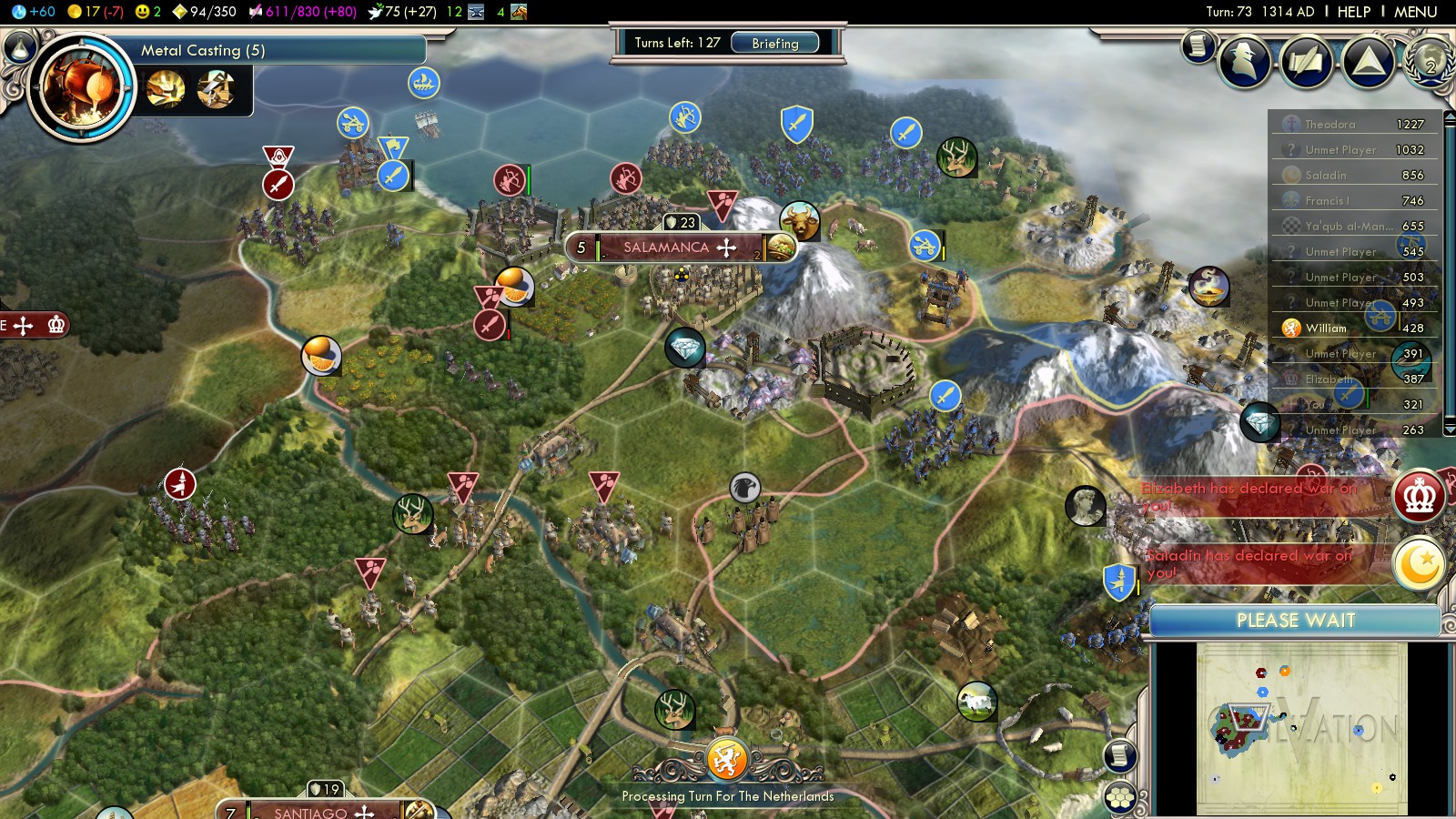Click Saladin's war declaration crescent notification
Screen dimensions: 1456x819
[1420, 564]
